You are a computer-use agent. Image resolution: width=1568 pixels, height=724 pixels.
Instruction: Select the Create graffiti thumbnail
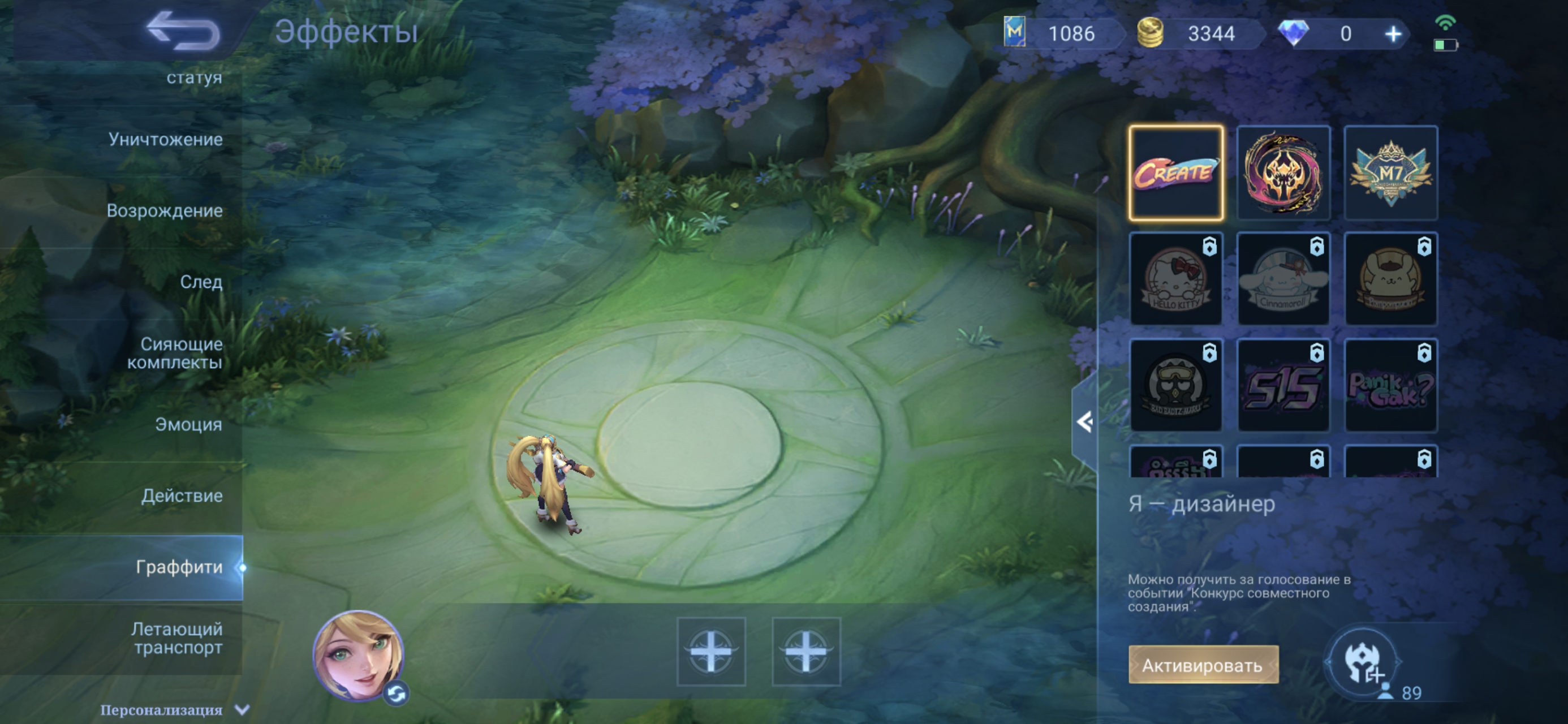[x=1175, y=173]
